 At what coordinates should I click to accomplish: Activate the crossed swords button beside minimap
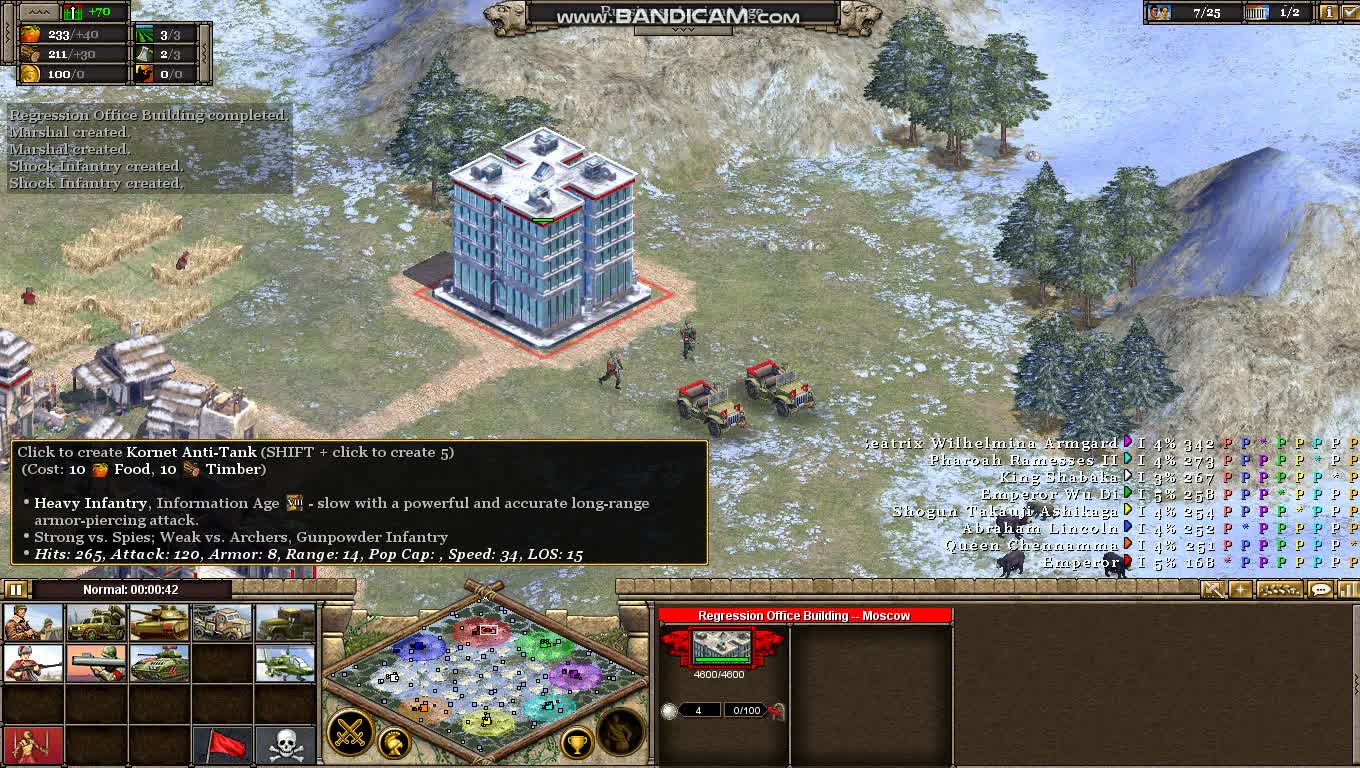point(351,733)
